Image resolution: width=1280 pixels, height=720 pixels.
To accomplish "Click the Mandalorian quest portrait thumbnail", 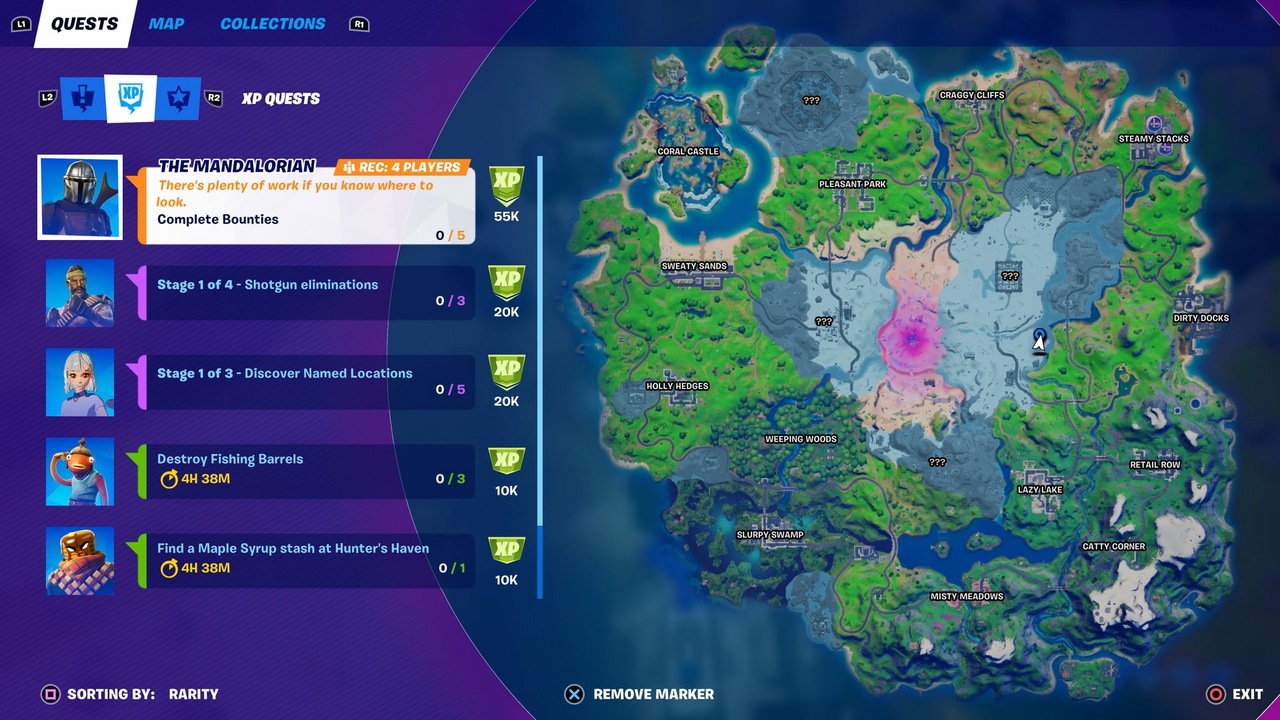I will pos(80,196).
